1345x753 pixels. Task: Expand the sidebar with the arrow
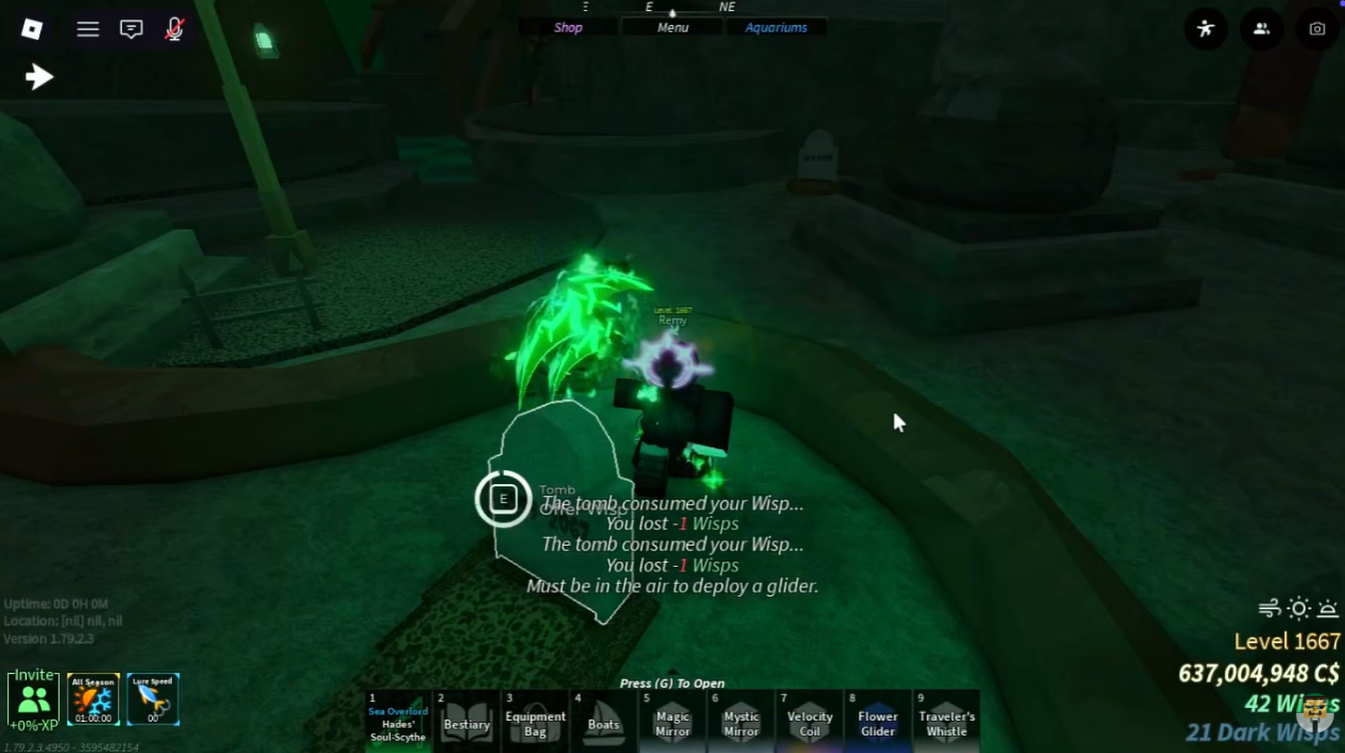pyautogui.click(x=39, y=75)
